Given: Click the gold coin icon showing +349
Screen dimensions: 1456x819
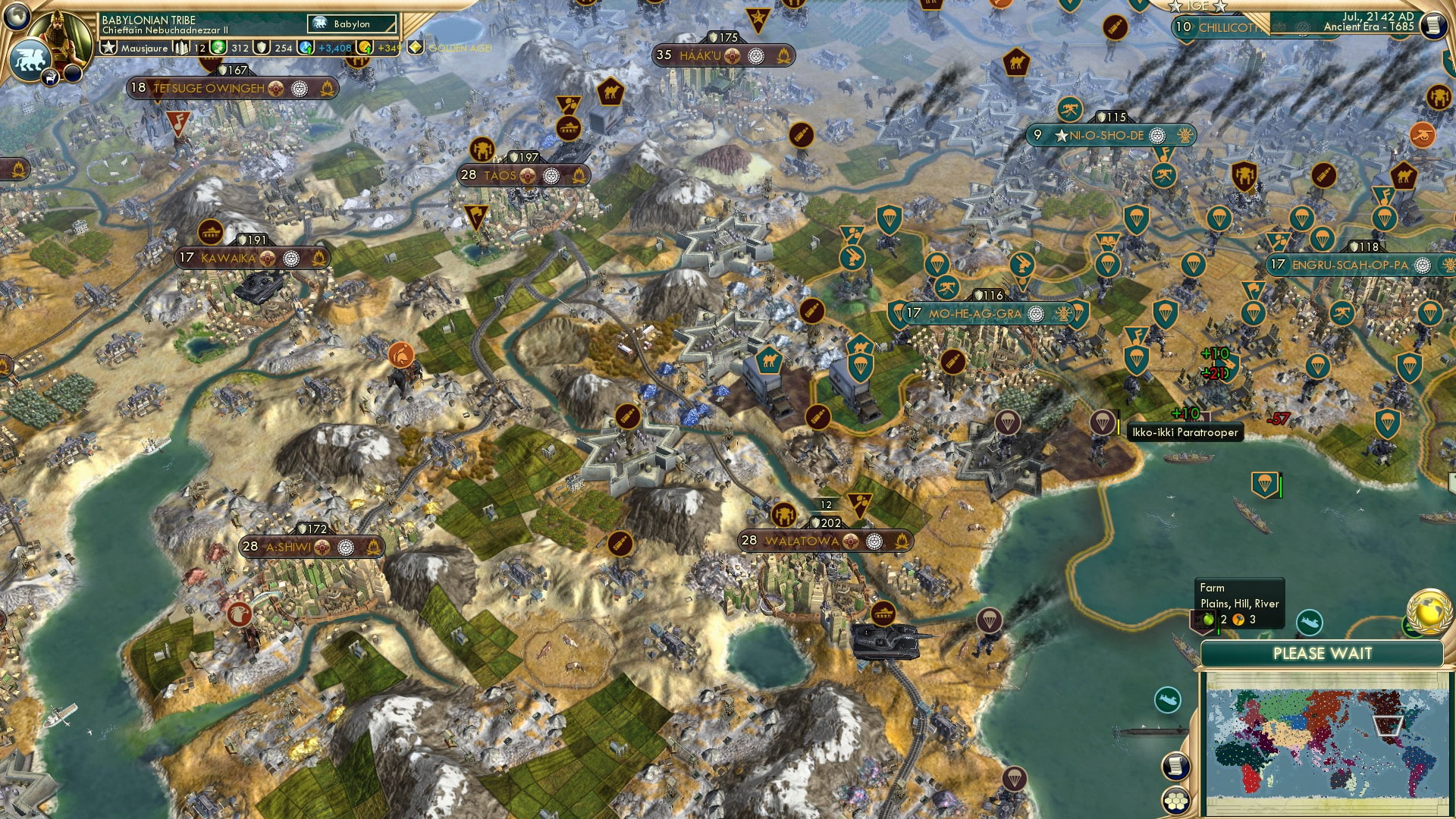Looking at the screenshot, I should [x=363, y=48].
